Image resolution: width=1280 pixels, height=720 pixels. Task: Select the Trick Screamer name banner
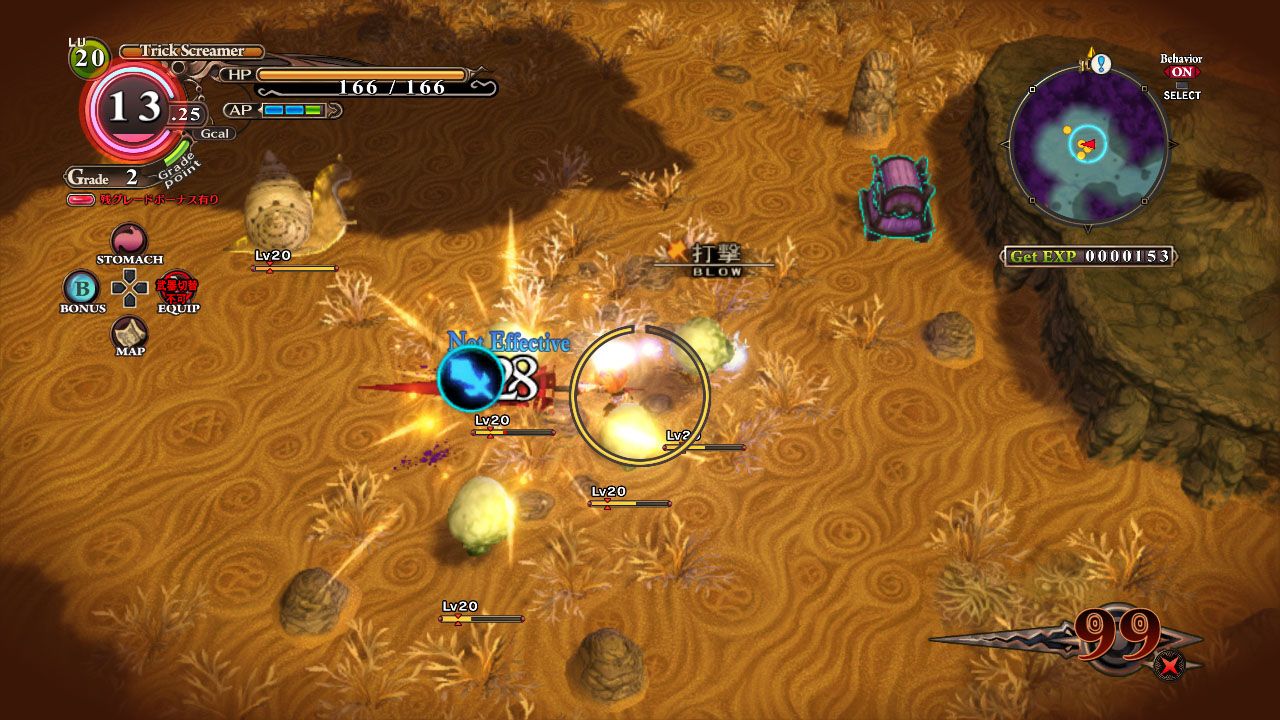coord(190,49)
